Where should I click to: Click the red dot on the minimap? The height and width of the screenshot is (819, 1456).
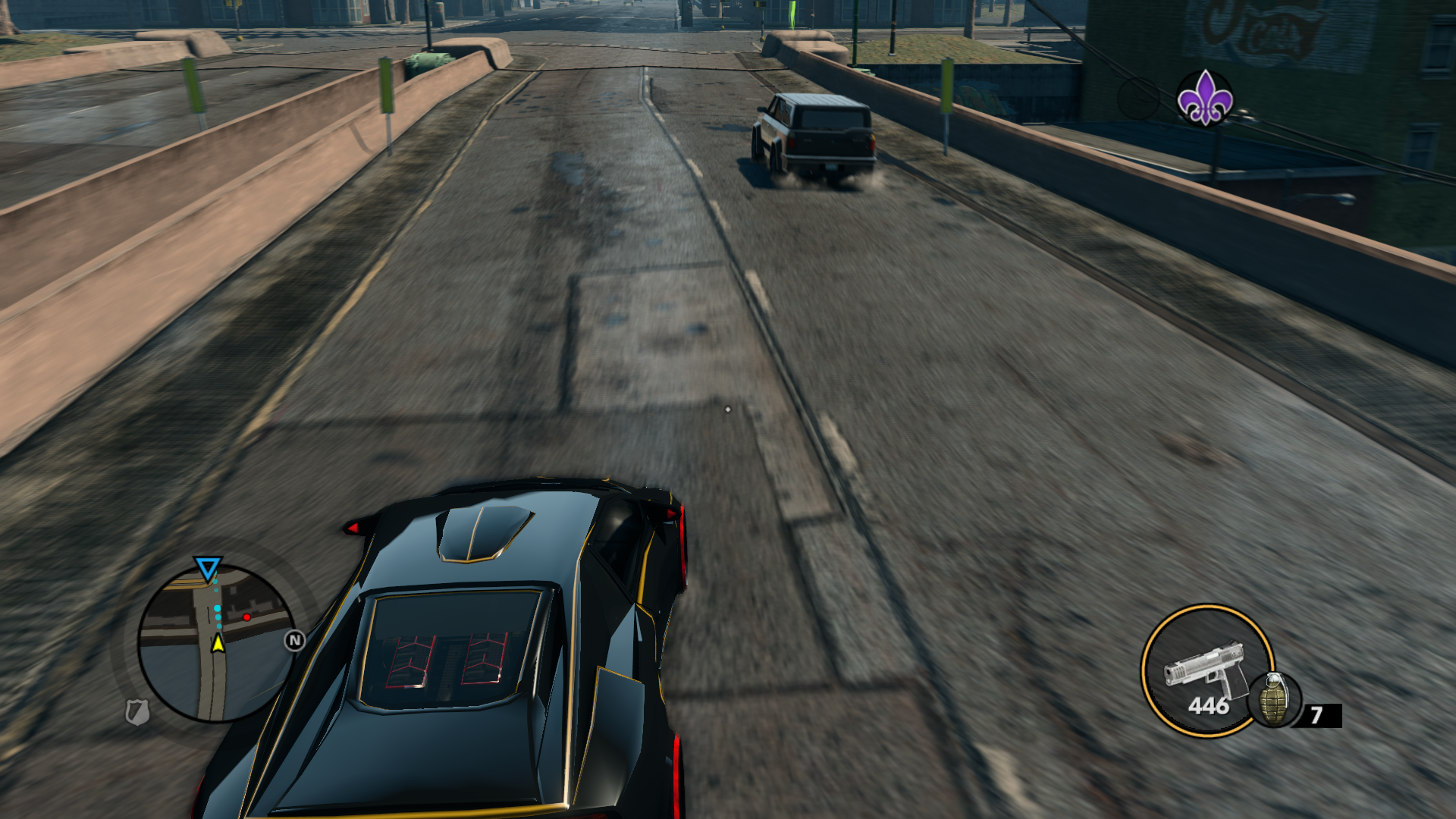click(246, 617)
